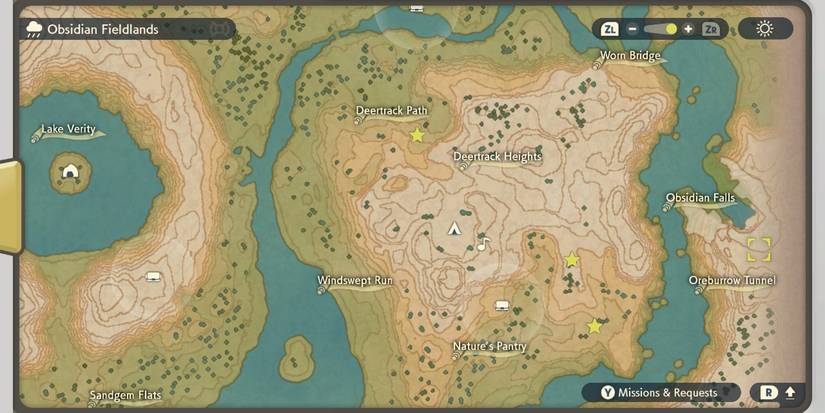
Task: Click the yellow tab on the left edge
Action: coord(8,207)
